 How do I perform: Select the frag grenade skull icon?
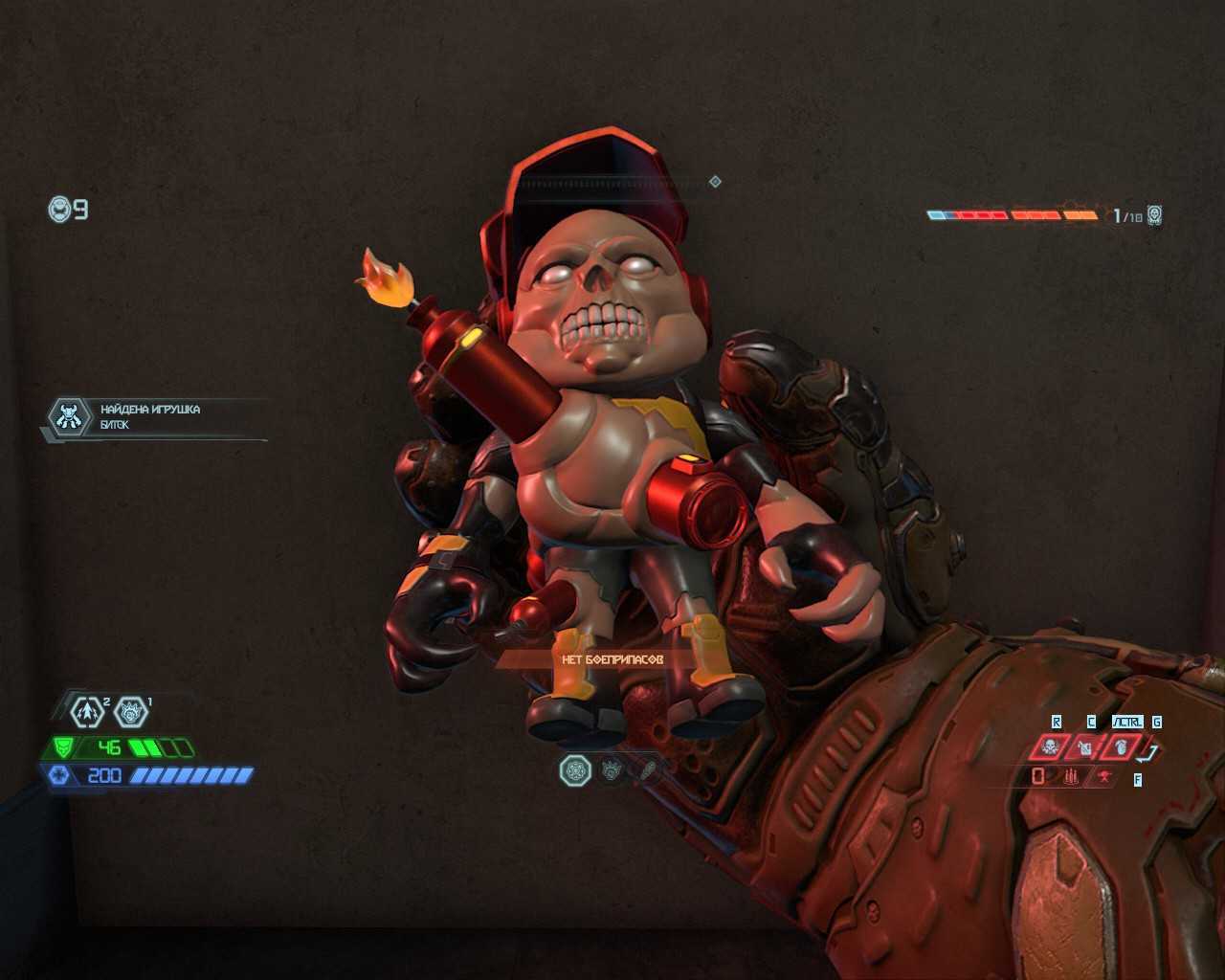click(1050, 746)
